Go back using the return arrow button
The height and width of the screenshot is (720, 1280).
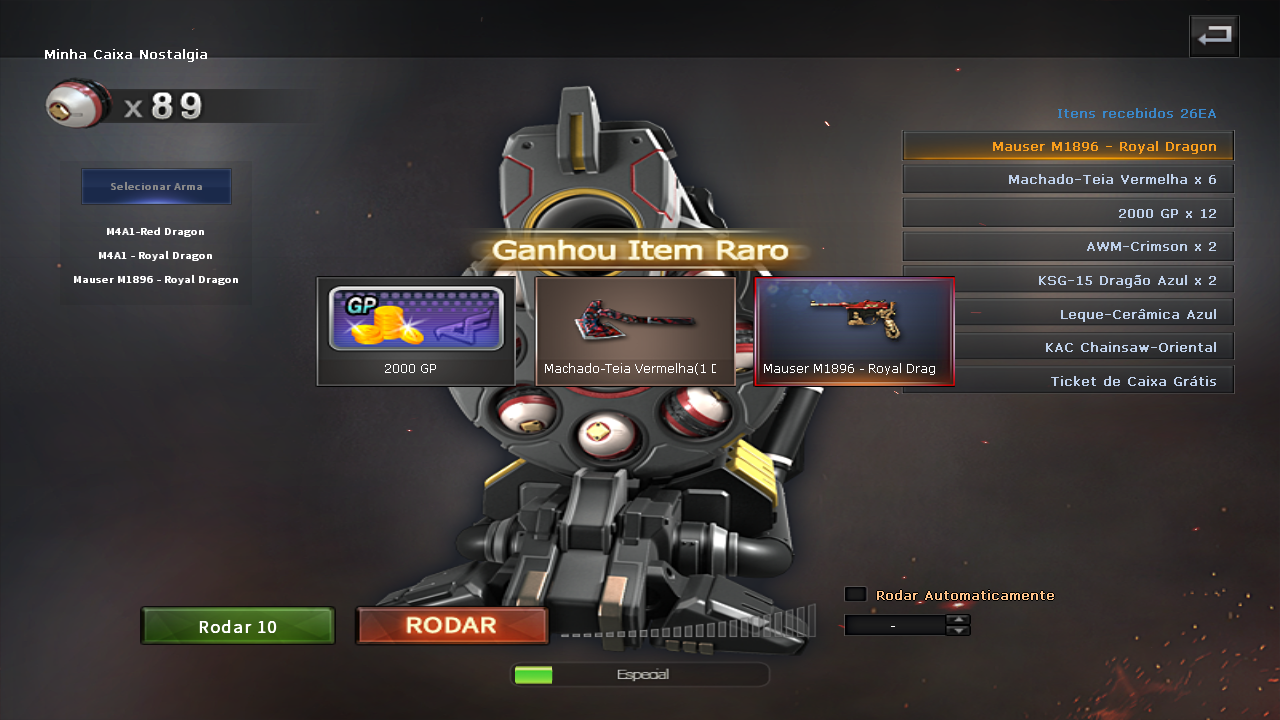pos(1214,36)
